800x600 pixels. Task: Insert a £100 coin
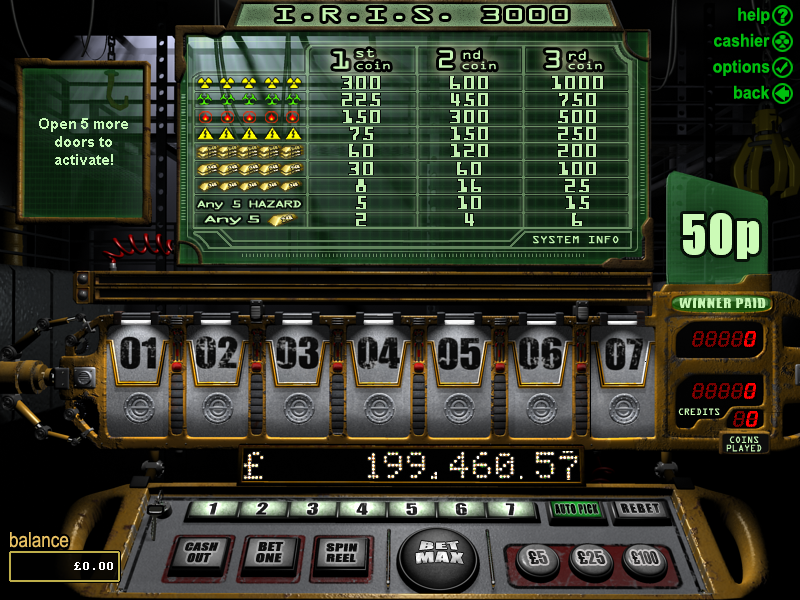tap(646, 559)
